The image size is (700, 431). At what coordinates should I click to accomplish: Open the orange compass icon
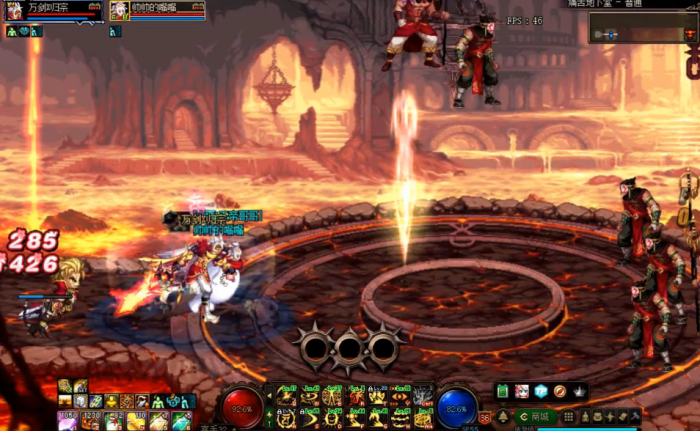560,391
